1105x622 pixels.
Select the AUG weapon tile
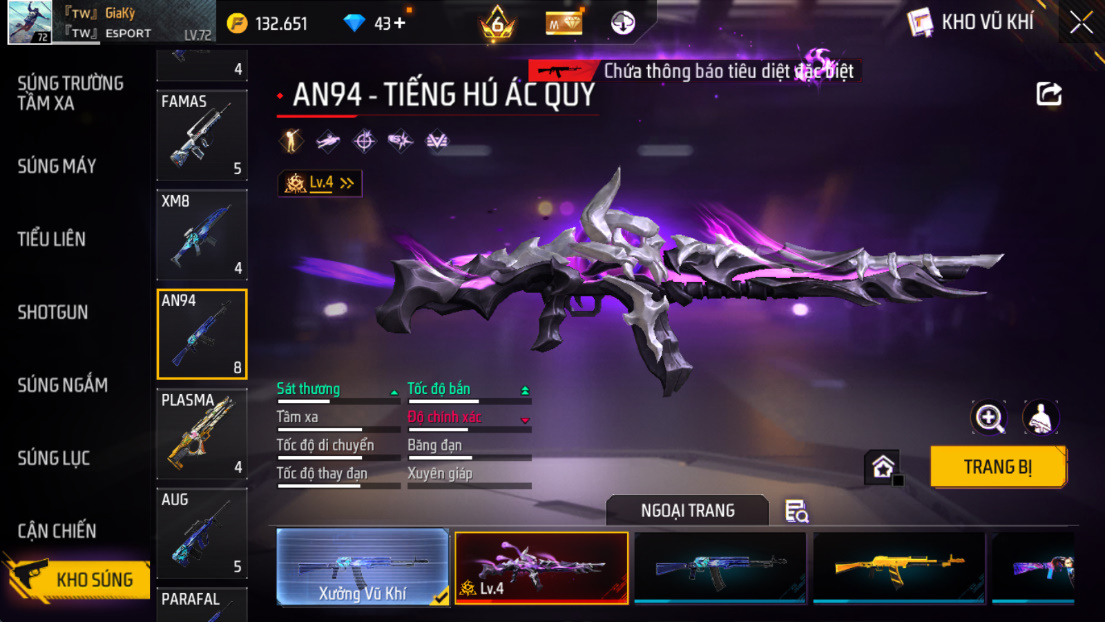pyautogui.click(x=201, y=534)
